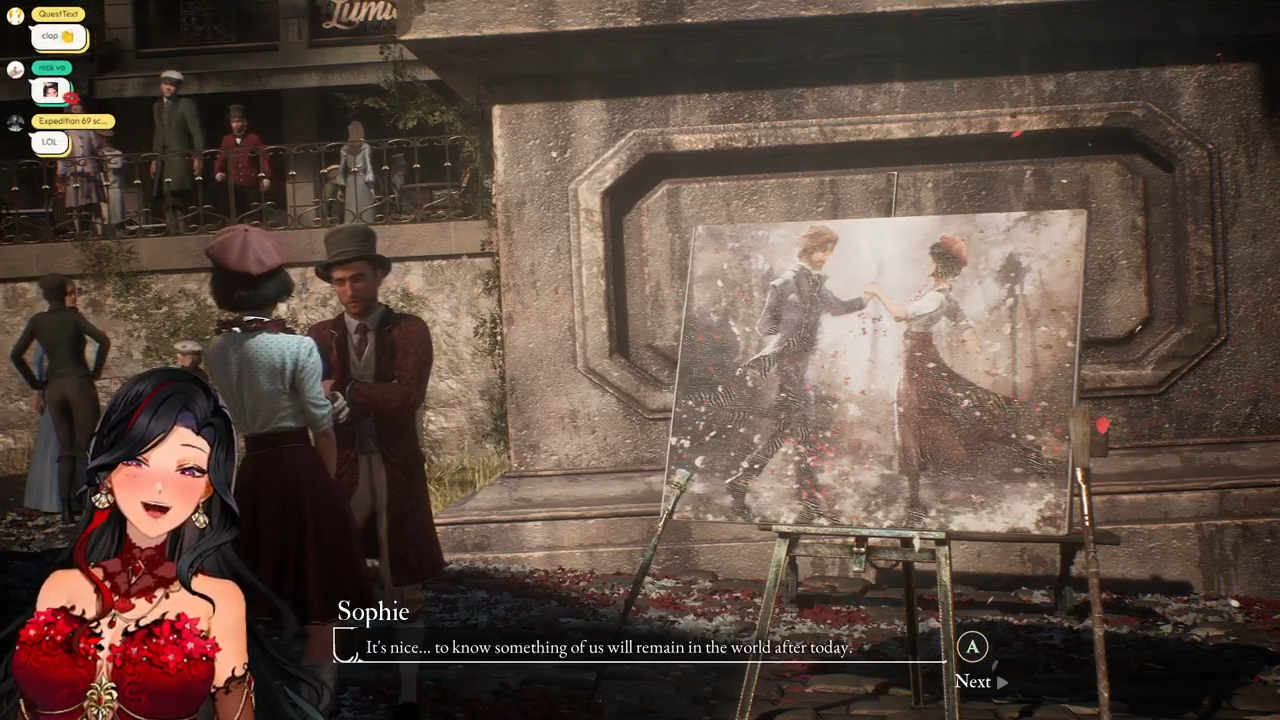Advance the dialogue with the Next button
The image size is (1280, 720).
pos(979,681)
